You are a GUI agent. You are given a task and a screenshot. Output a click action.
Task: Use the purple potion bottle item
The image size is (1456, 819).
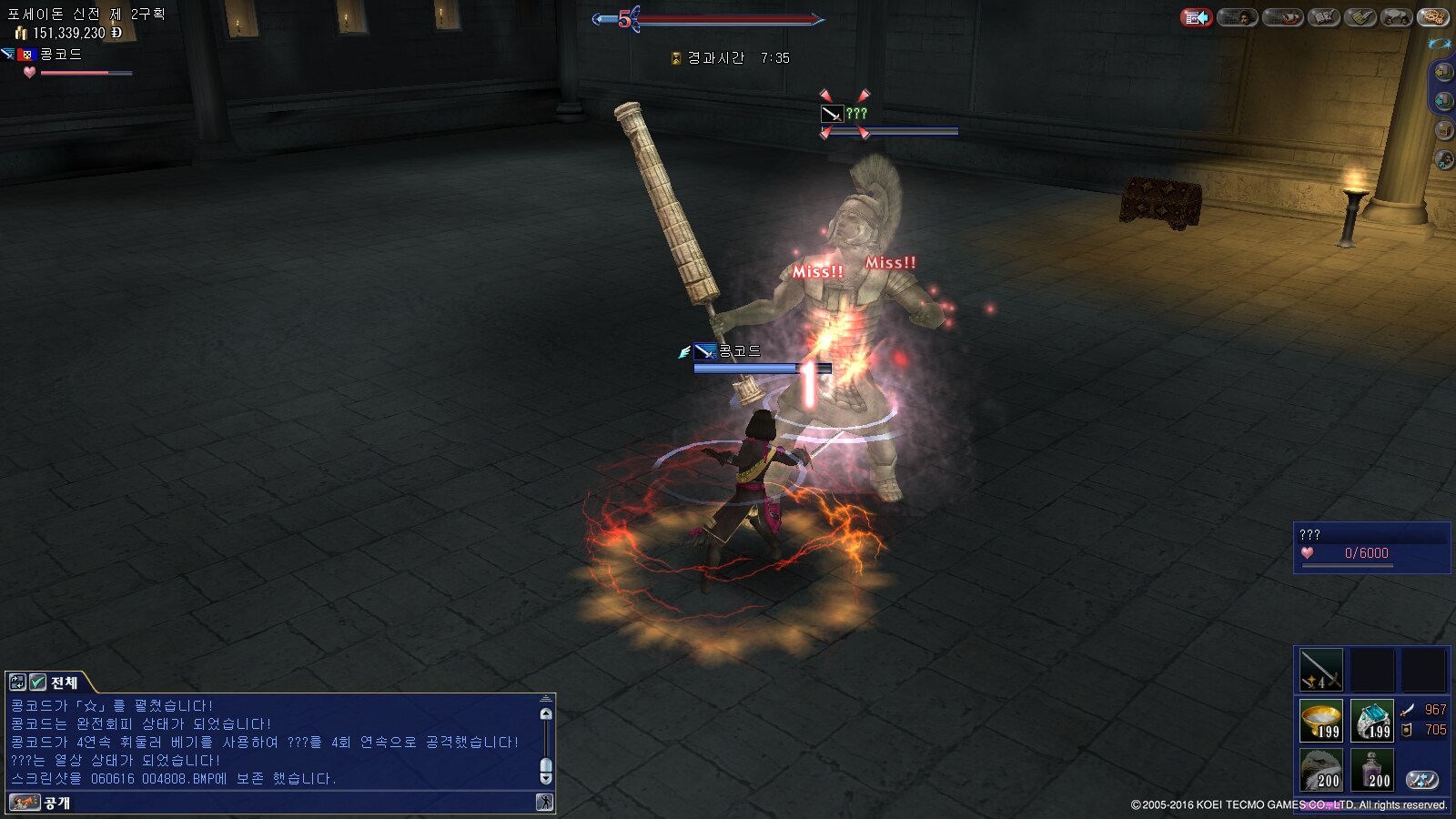point(1371,770)
